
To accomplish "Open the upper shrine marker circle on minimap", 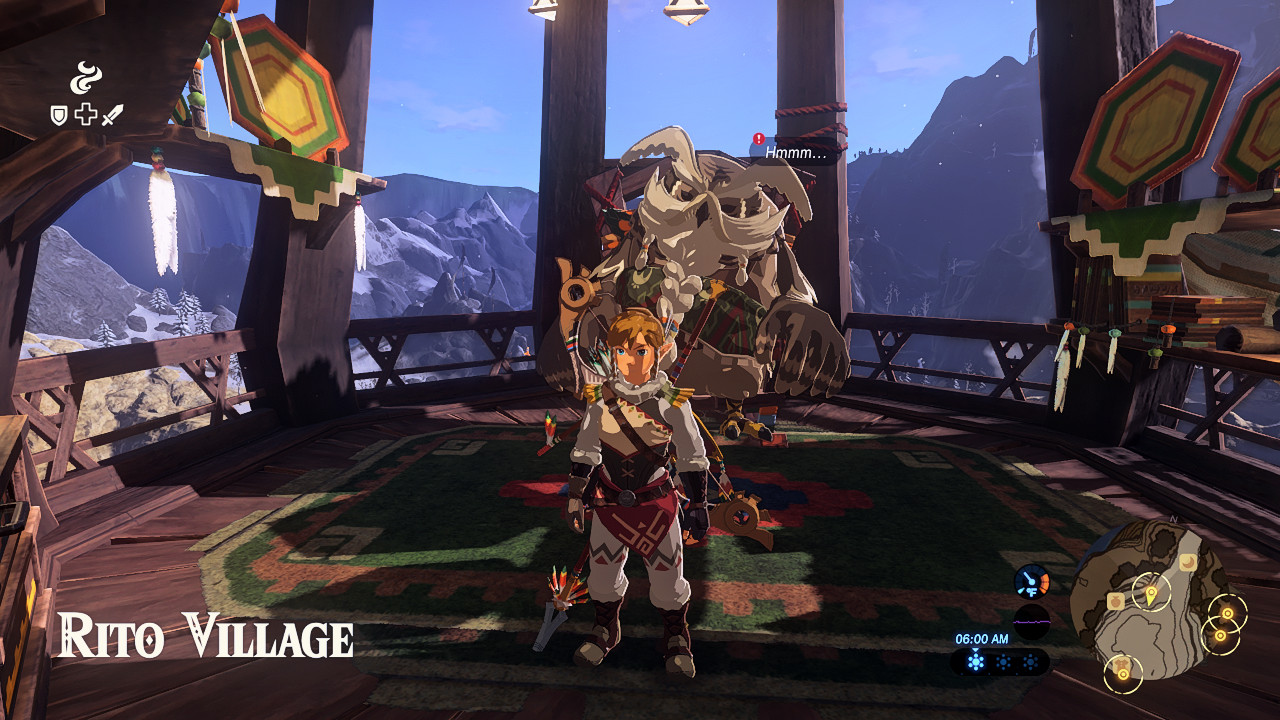I will click(x=1227, y=613).
